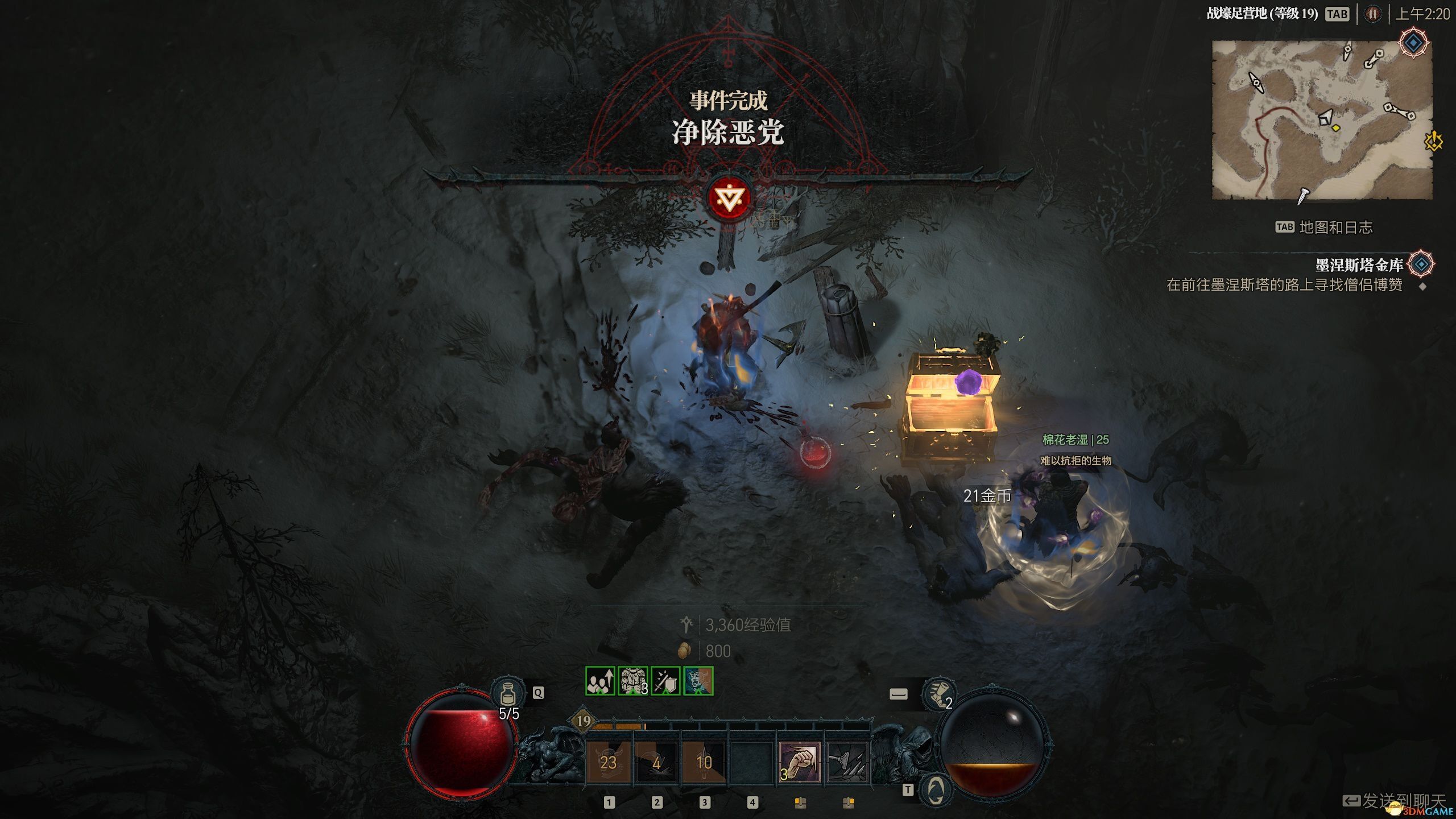Activate the skill bound to key 3
The height and width of the screenshot is (819, 1456).
[704, 763]
